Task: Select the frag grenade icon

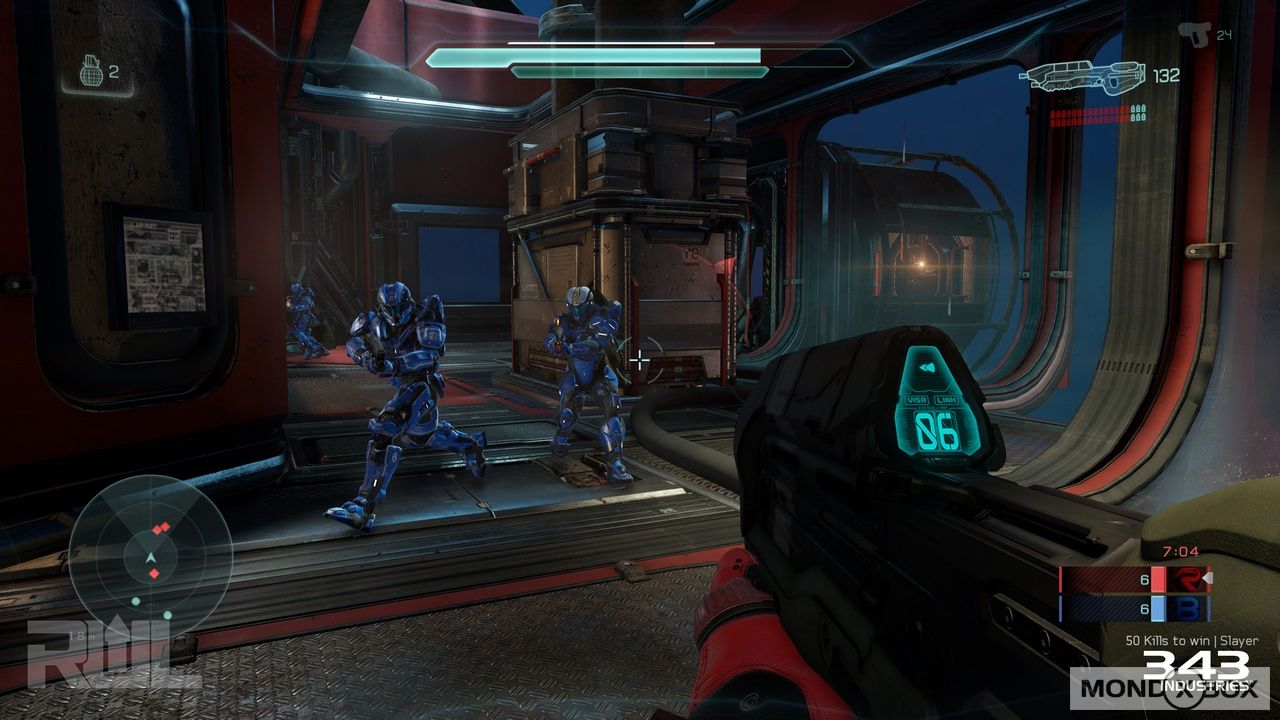Action: coord(91,71)
